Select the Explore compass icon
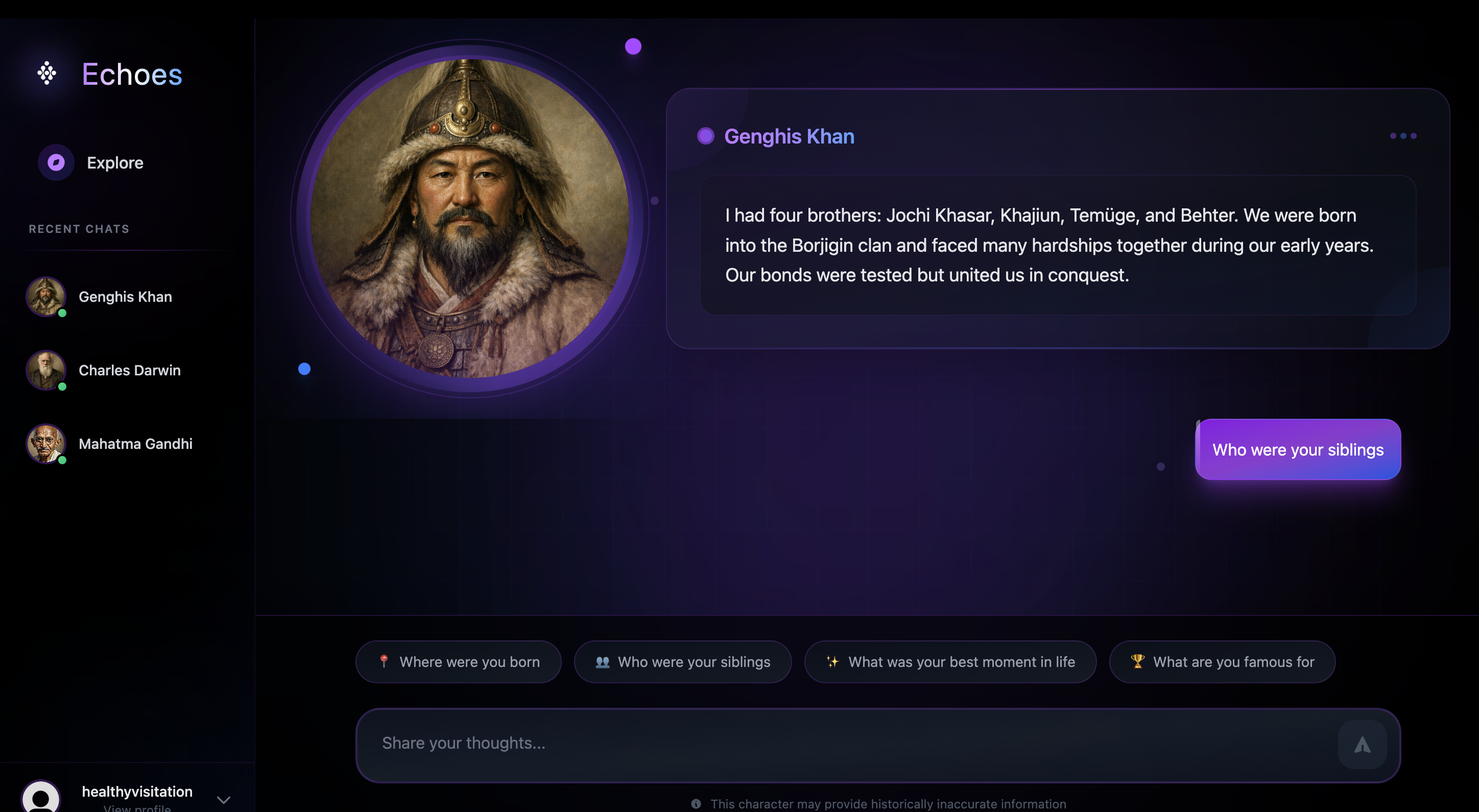1479x812 pixels. pos(56,162)
